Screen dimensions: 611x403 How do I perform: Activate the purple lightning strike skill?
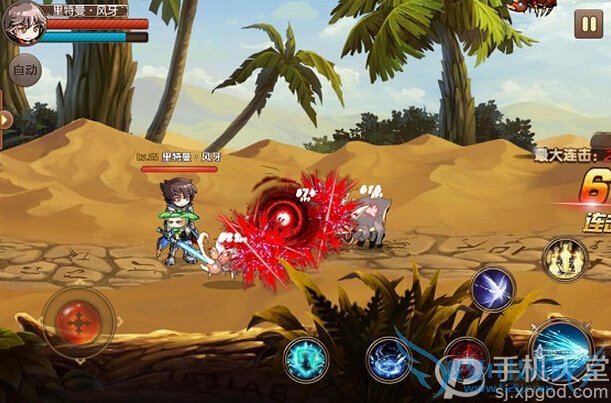pos(492,288)
